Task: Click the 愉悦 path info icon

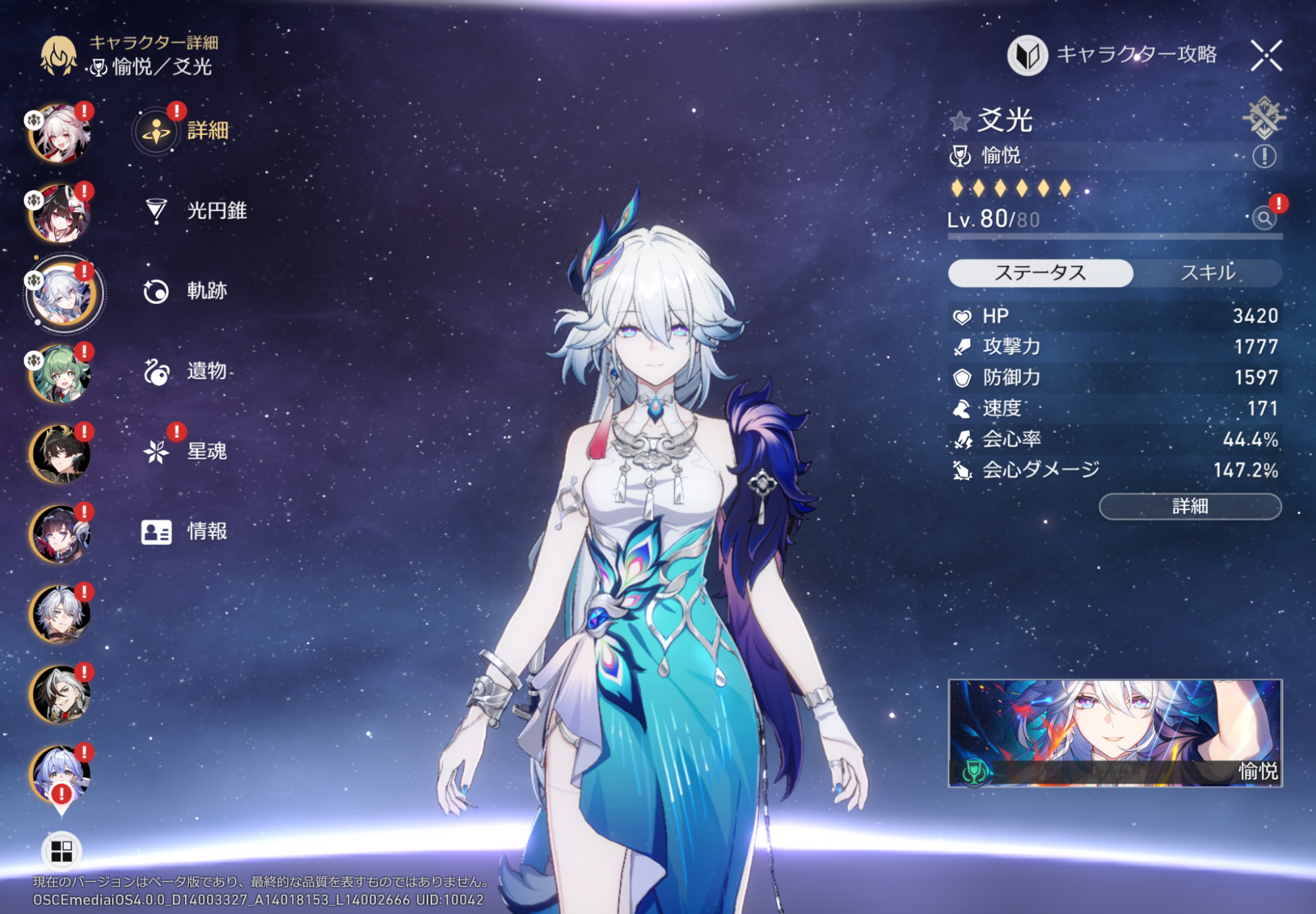Action: [x=1263, y=157]
